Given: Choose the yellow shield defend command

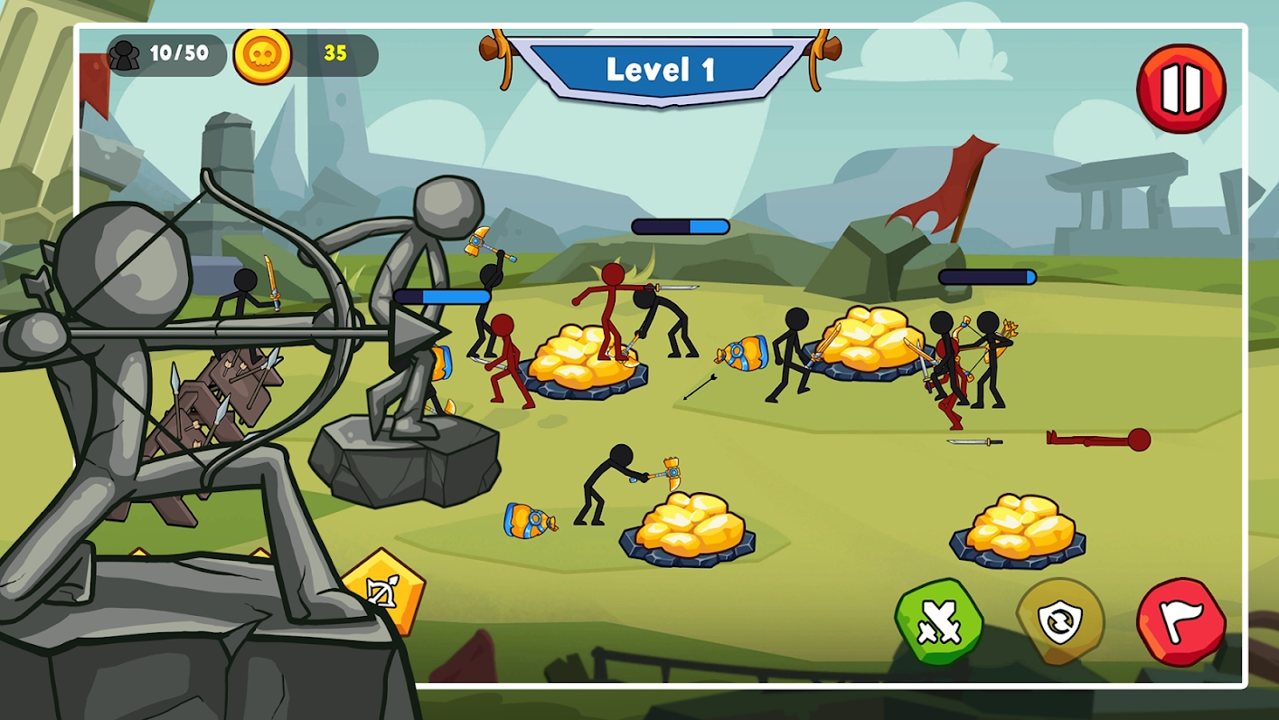Looking at the screenshot, I should pyautogui.click(x=1060, y=622).
